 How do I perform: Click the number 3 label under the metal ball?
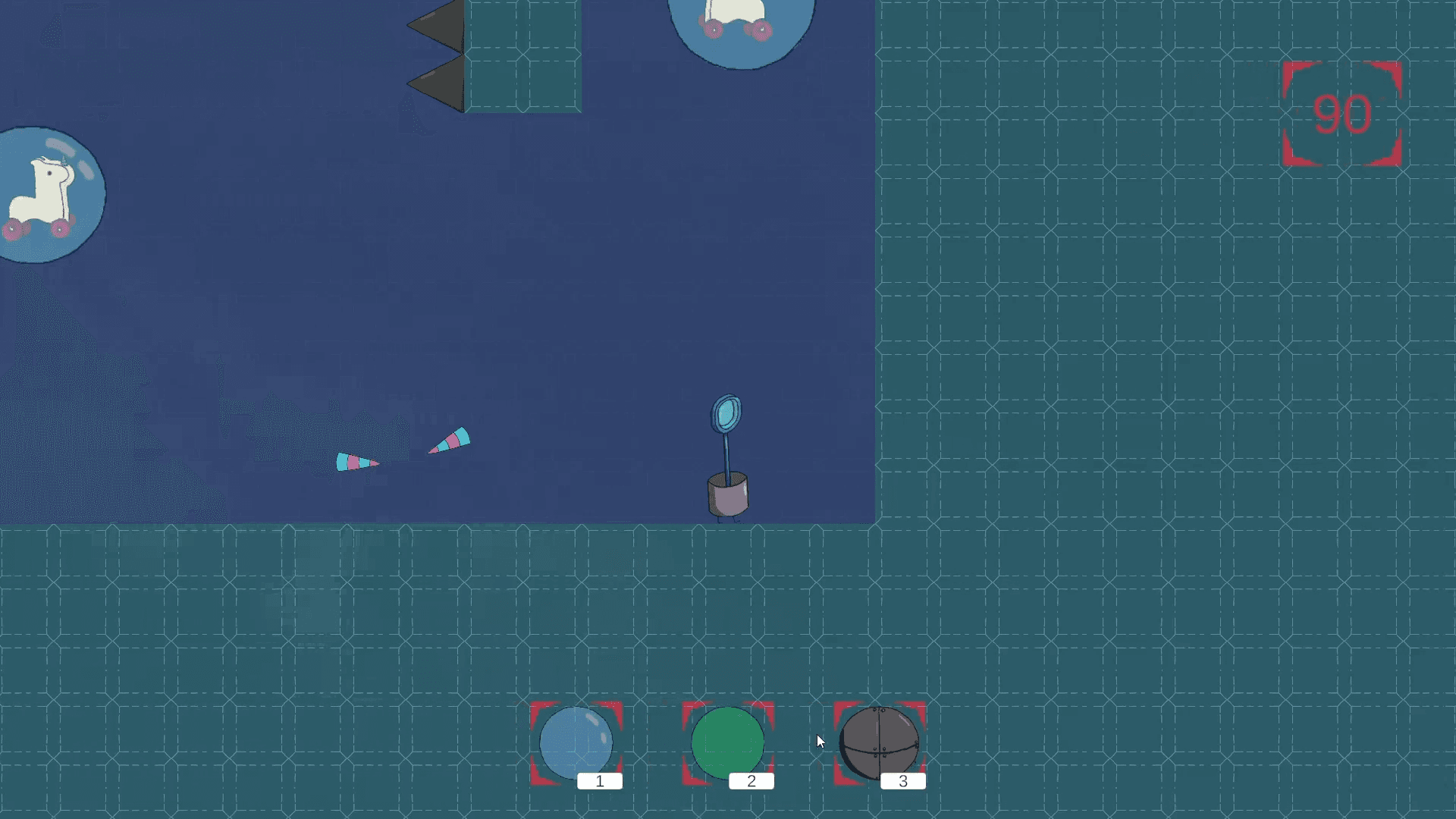[903, 781]
